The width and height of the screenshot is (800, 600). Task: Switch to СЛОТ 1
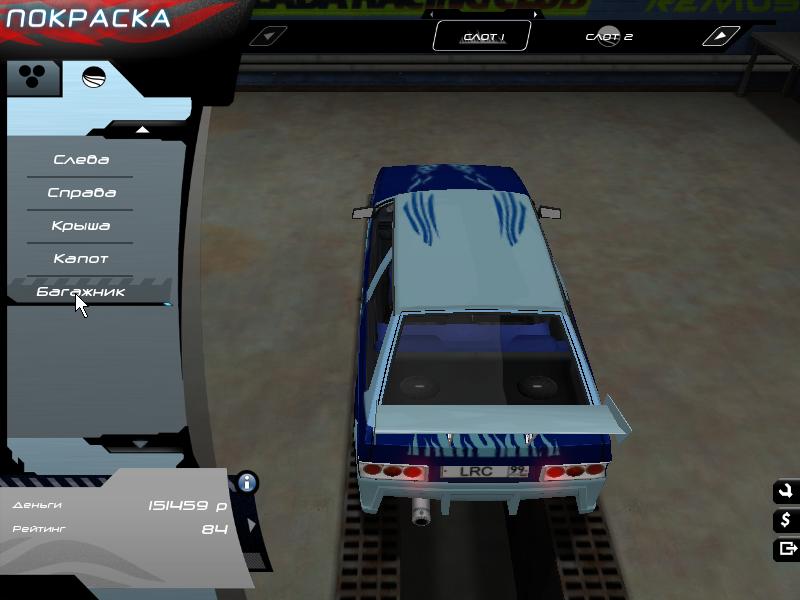click(x=482, y=37)
